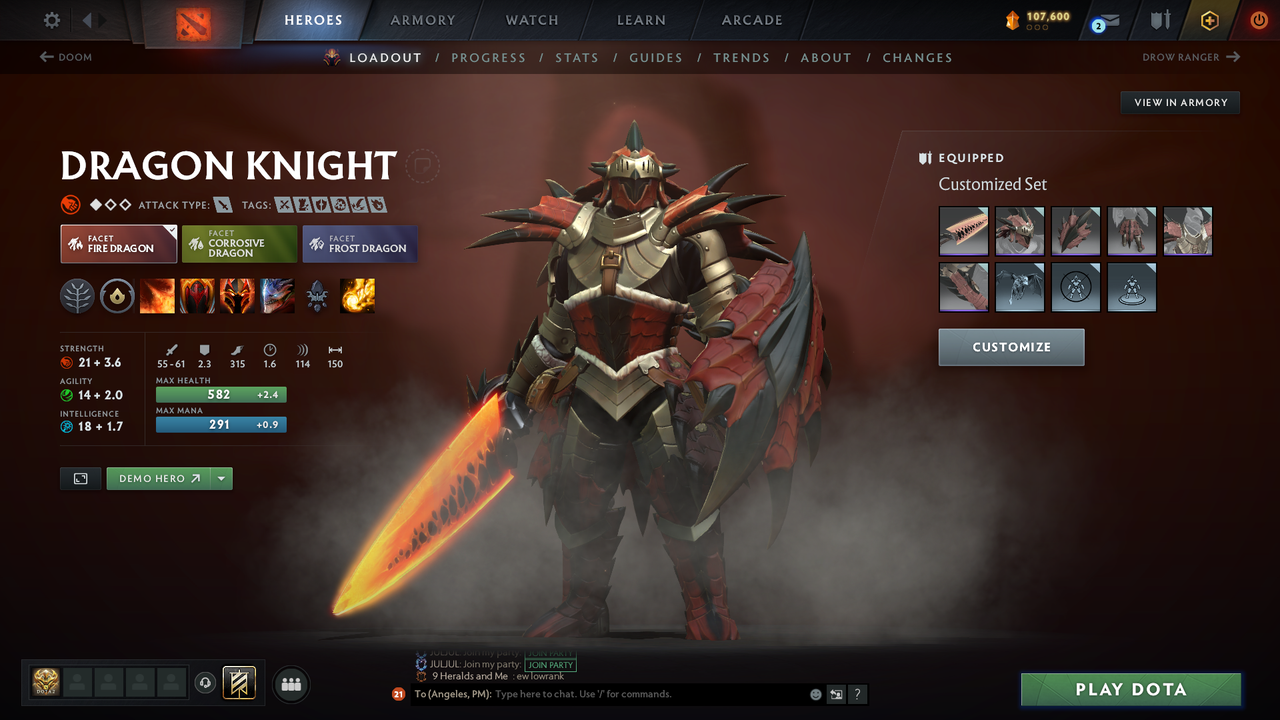
Task: Open notifications mail icon showing 2 unread
Action: click(1104, 19)
